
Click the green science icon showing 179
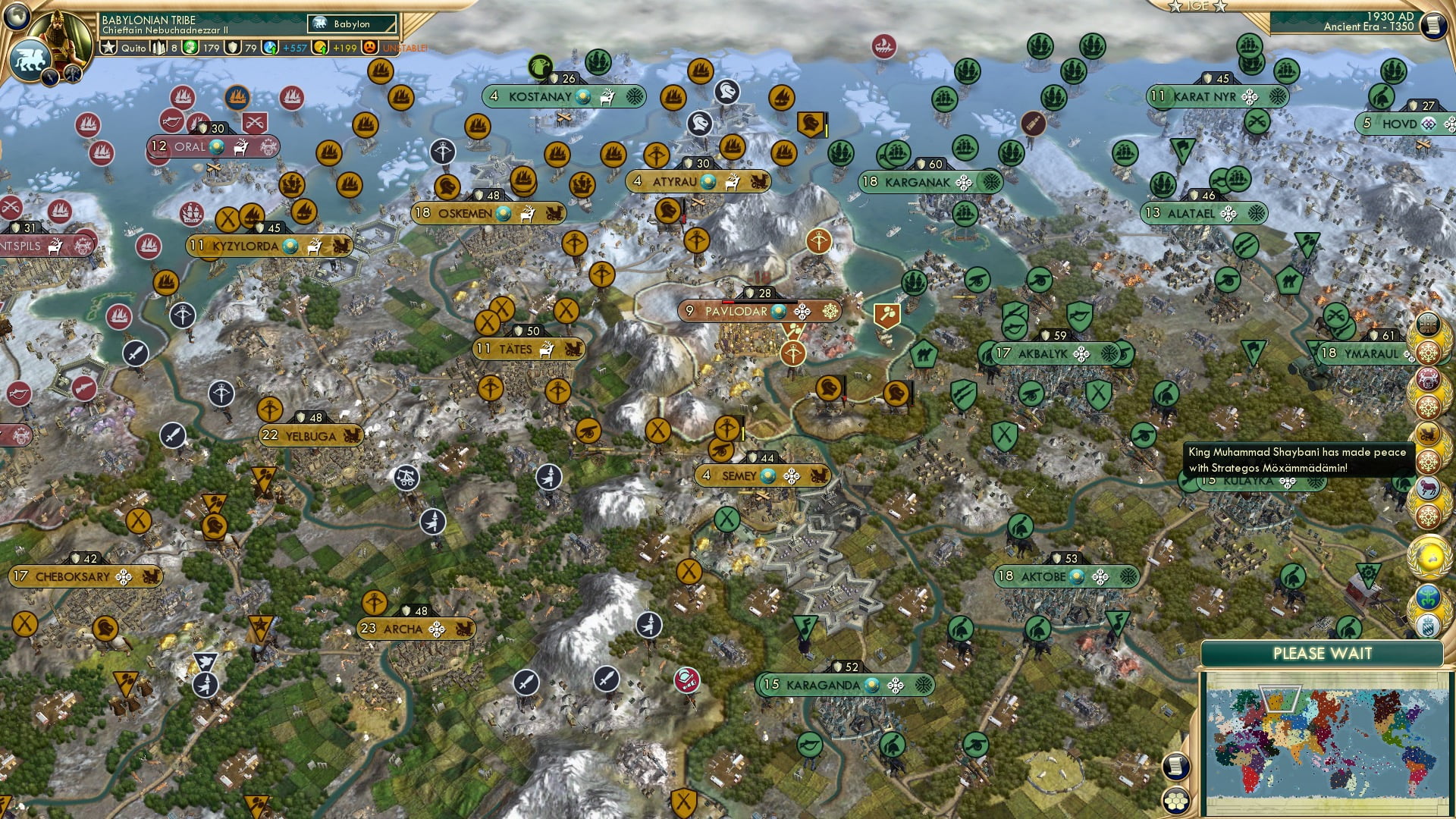[x=190, y=48]
